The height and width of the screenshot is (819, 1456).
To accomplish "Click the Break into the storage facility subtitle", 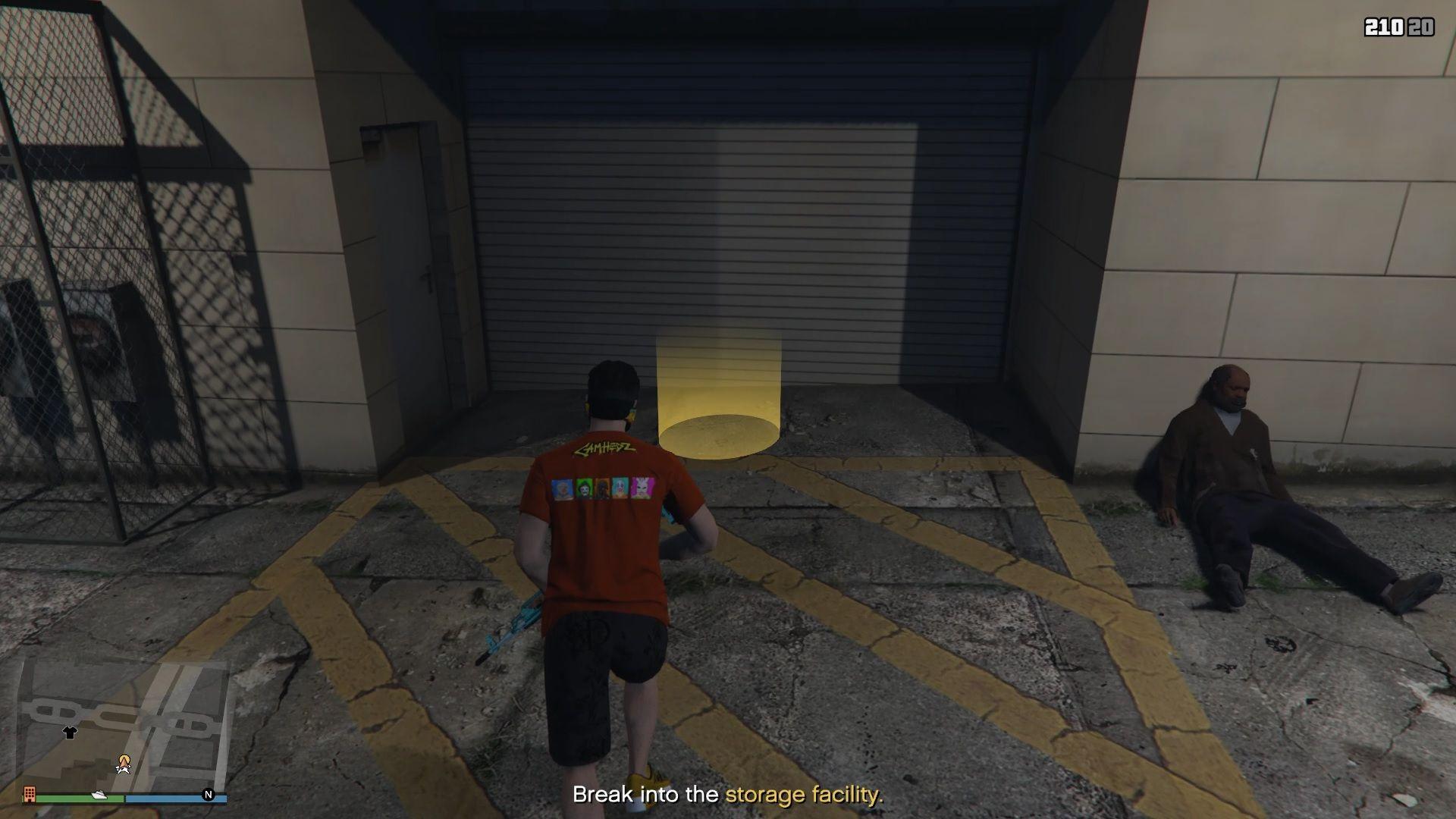I will [728, 795].
